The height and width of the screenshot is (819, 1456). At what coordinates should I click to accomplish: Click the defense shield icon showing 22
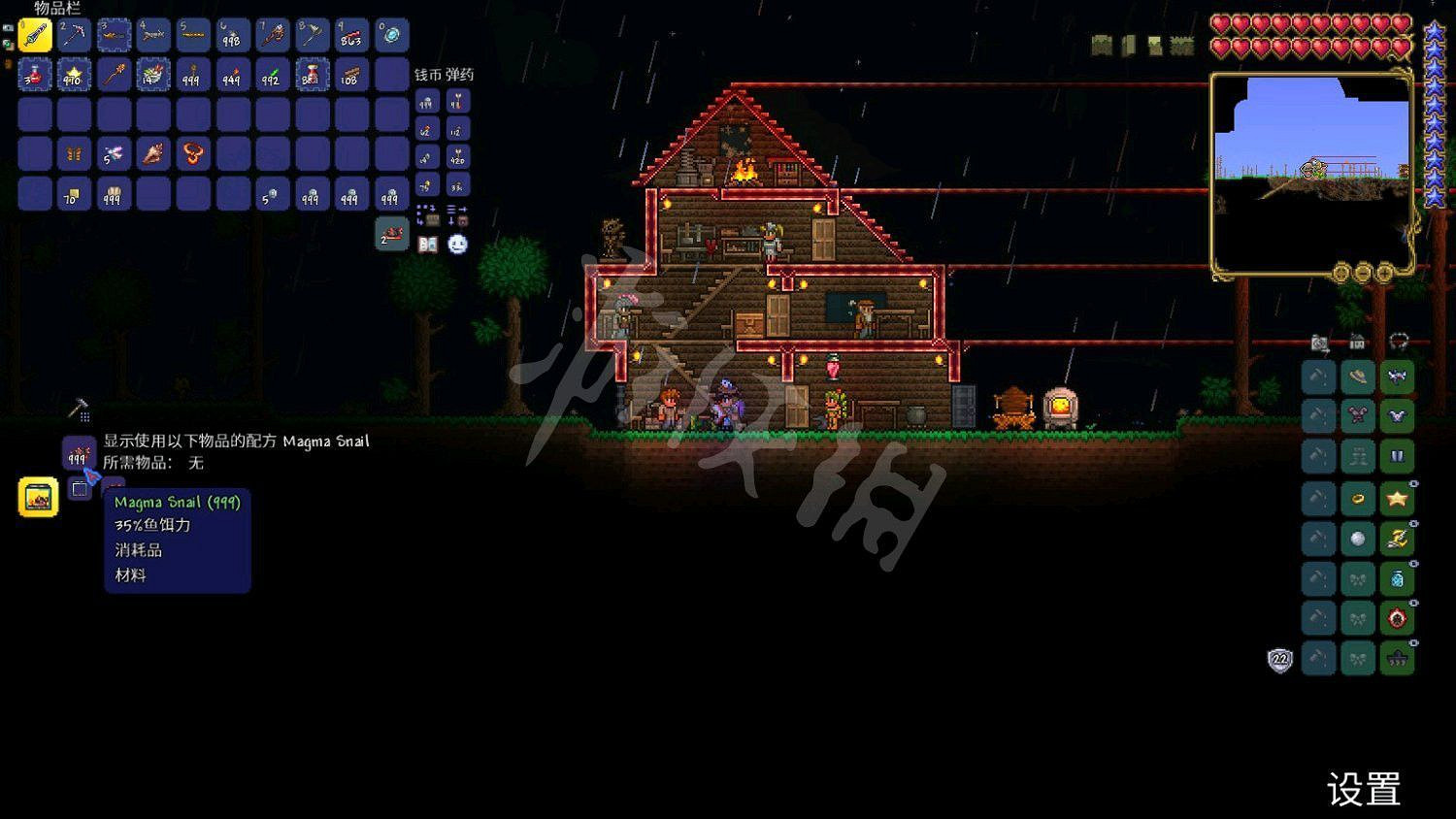click(1279, 659)
